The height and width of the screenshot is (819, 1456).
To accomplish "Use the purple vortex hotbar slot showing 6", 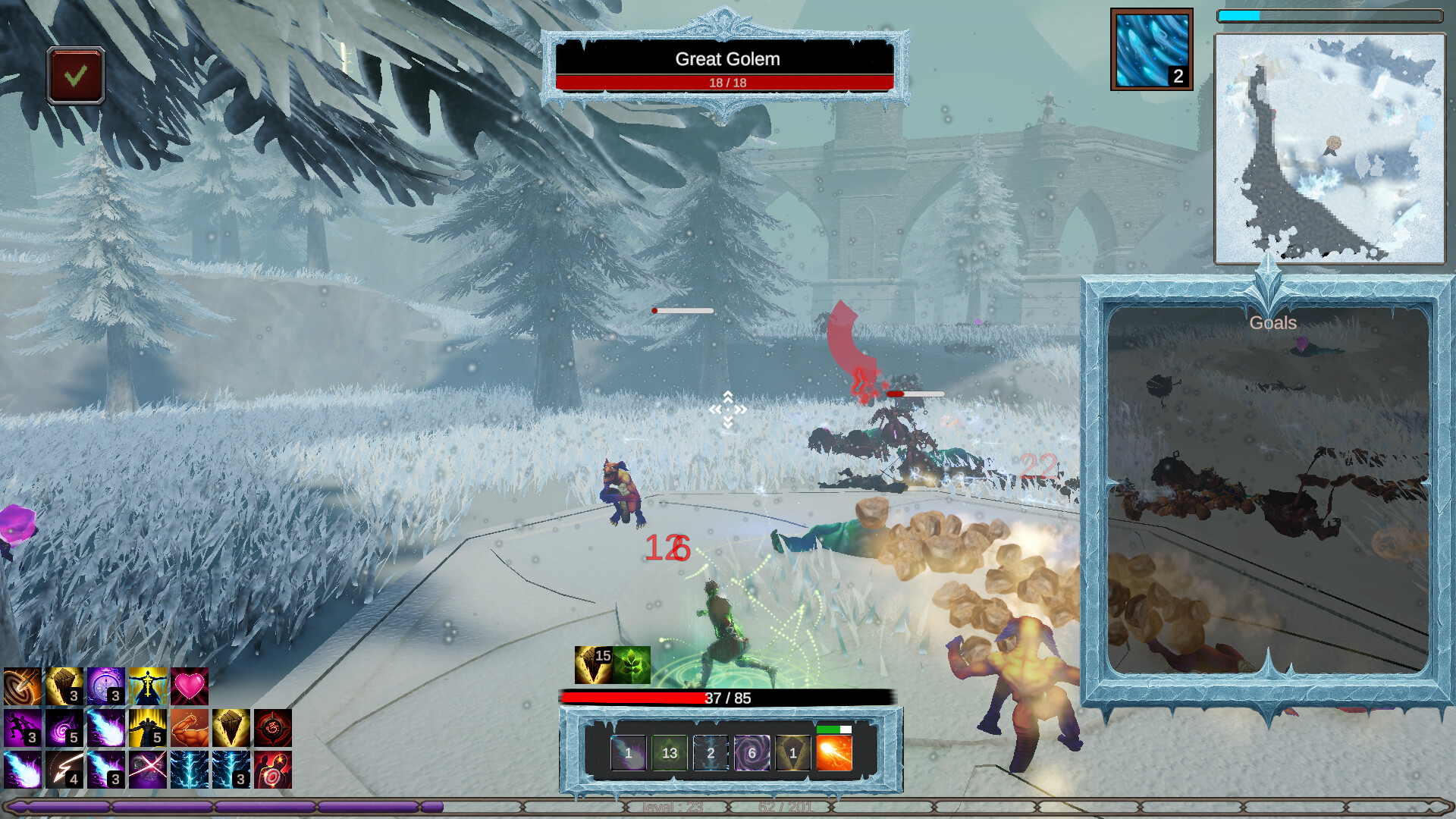I will tap(752, 753).
